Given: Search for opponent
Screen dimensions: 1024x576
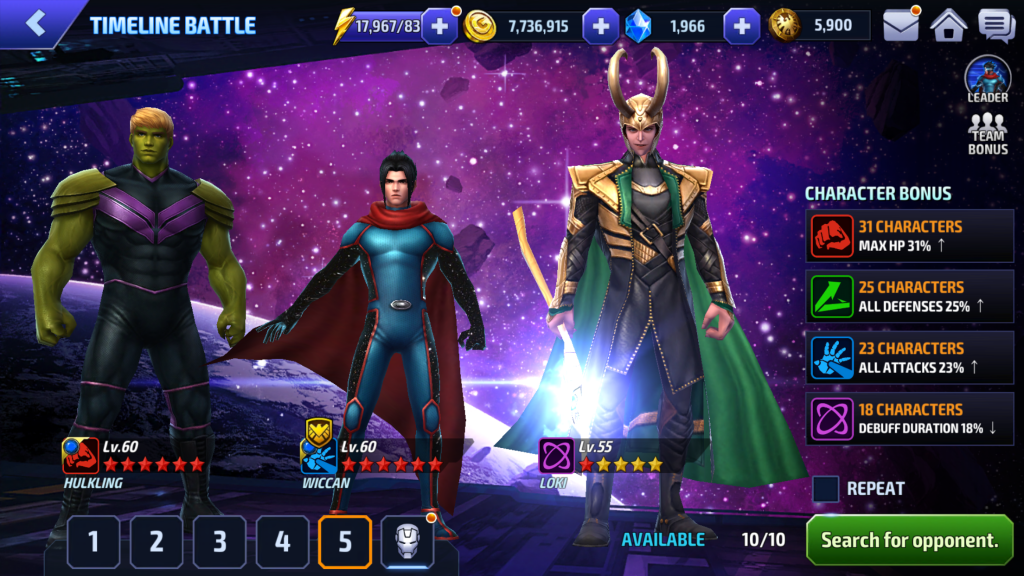Looking at the screenshot, I should click(x=909, y=540).
